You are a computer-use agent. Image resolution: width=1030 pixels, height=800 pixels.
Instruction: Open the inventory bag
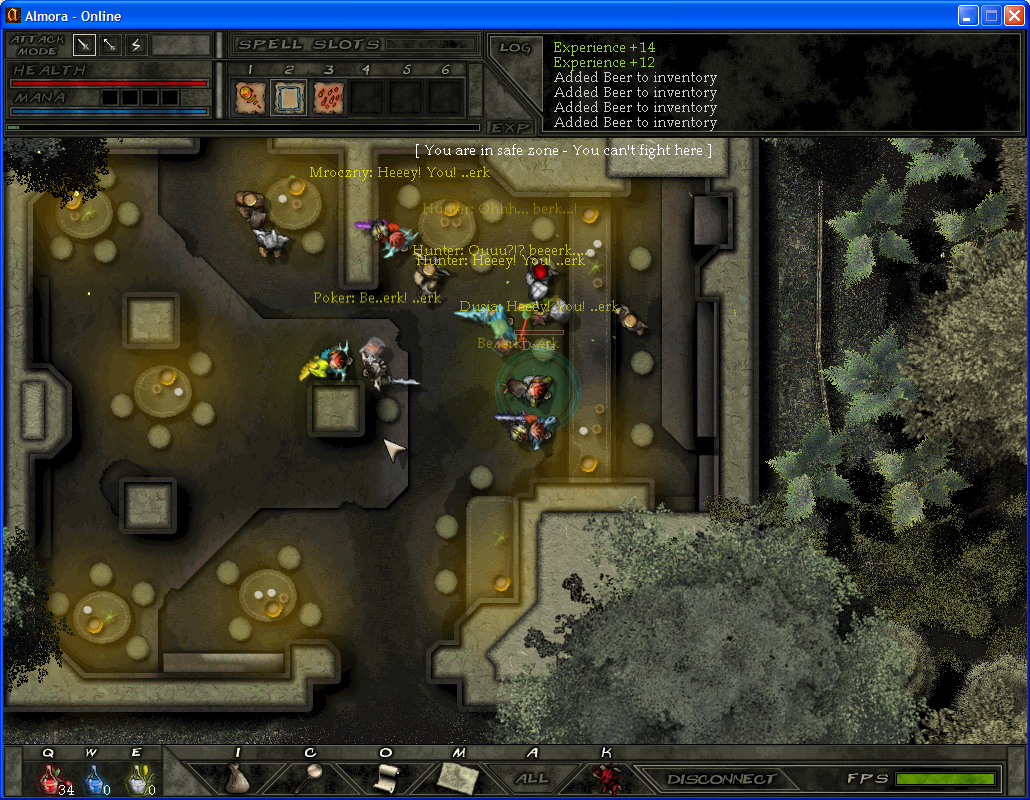pos(237,777)
